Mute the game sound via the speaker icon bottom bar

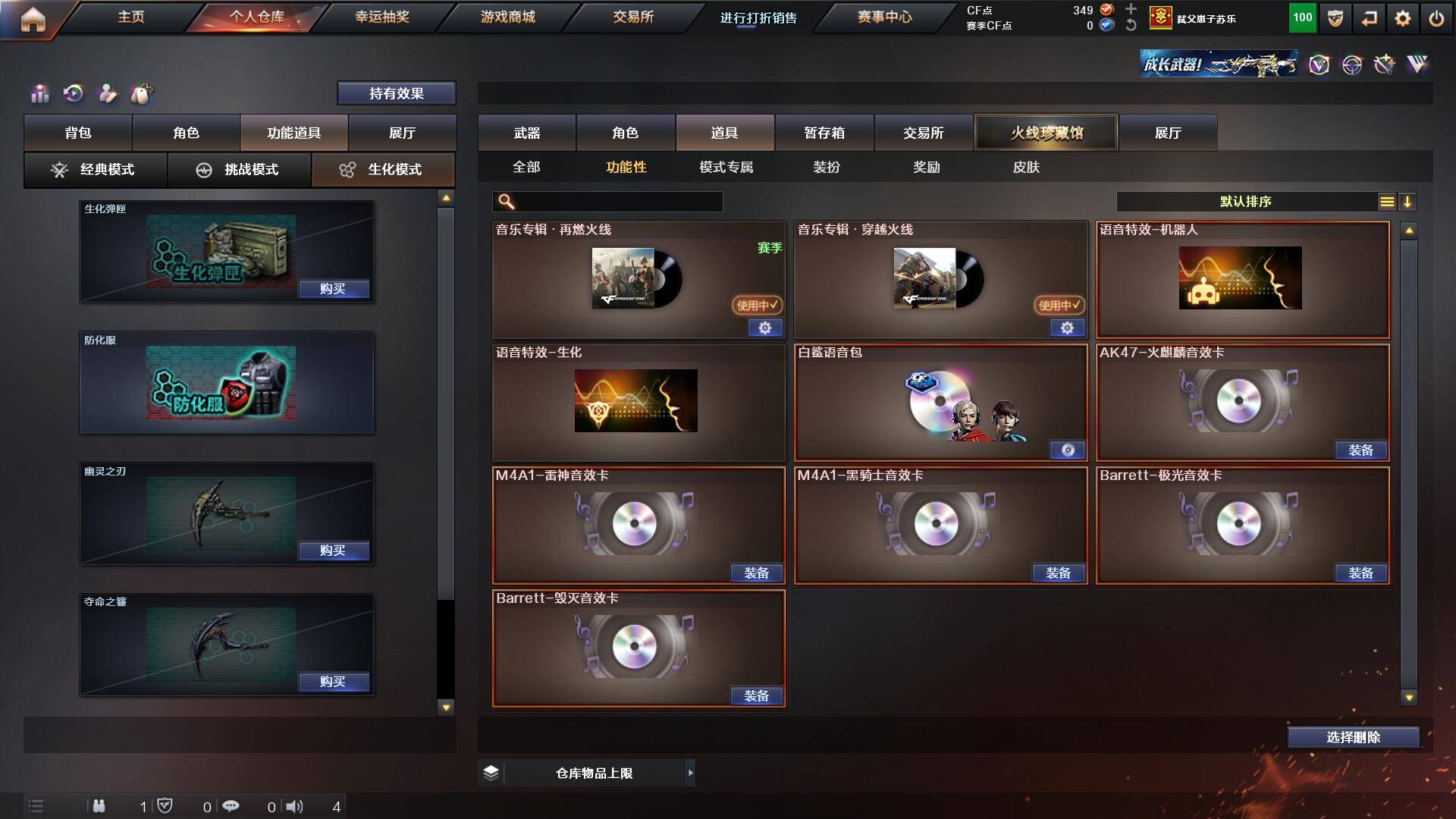pos(295,806)
